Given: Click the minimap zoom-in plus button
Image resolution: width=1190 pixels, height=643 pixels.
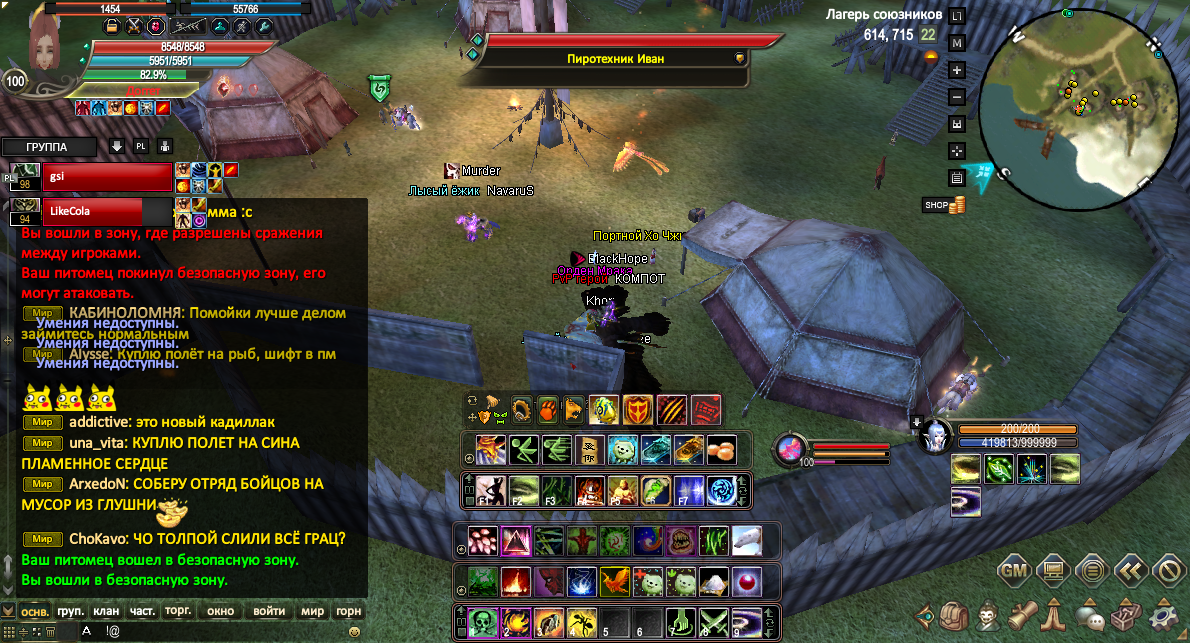Looking at the screenshot, I should (957, 71).
